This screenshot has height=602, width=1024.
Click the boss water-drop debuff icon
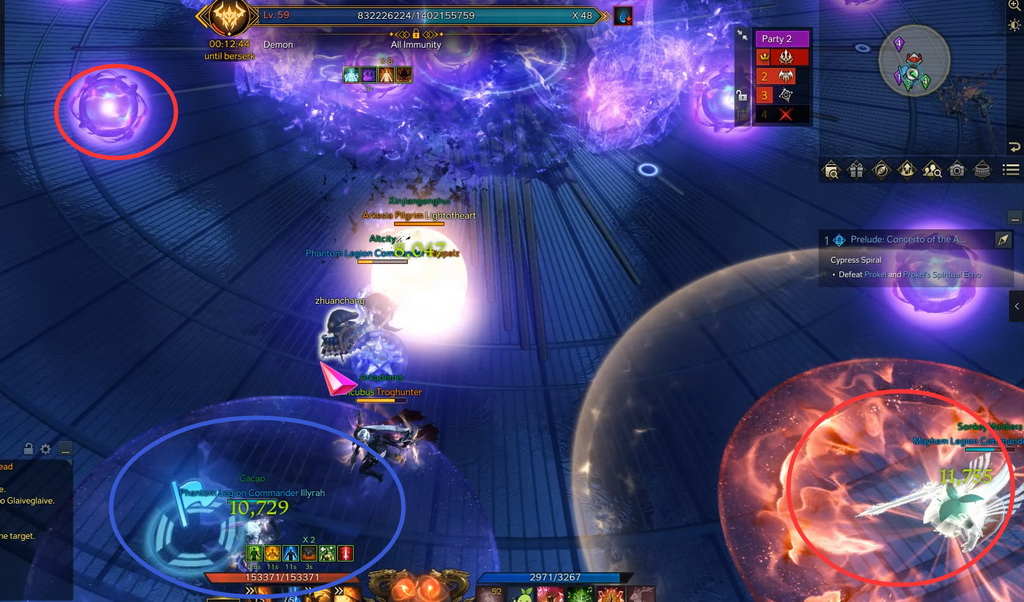coord(623,16)
